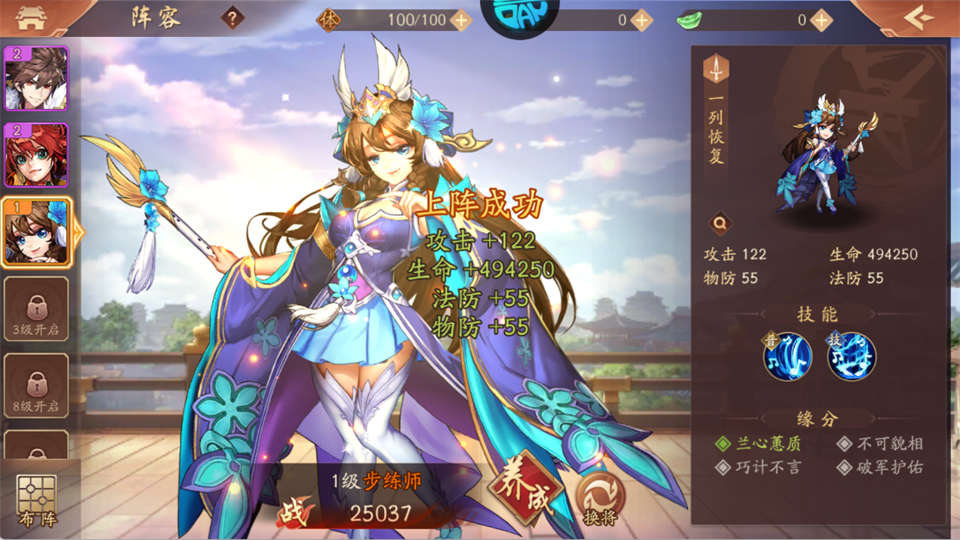This screenshot has height=540, width=960.
Task: Open the 布阵 formation screen
Action: [x=37, y=500]
